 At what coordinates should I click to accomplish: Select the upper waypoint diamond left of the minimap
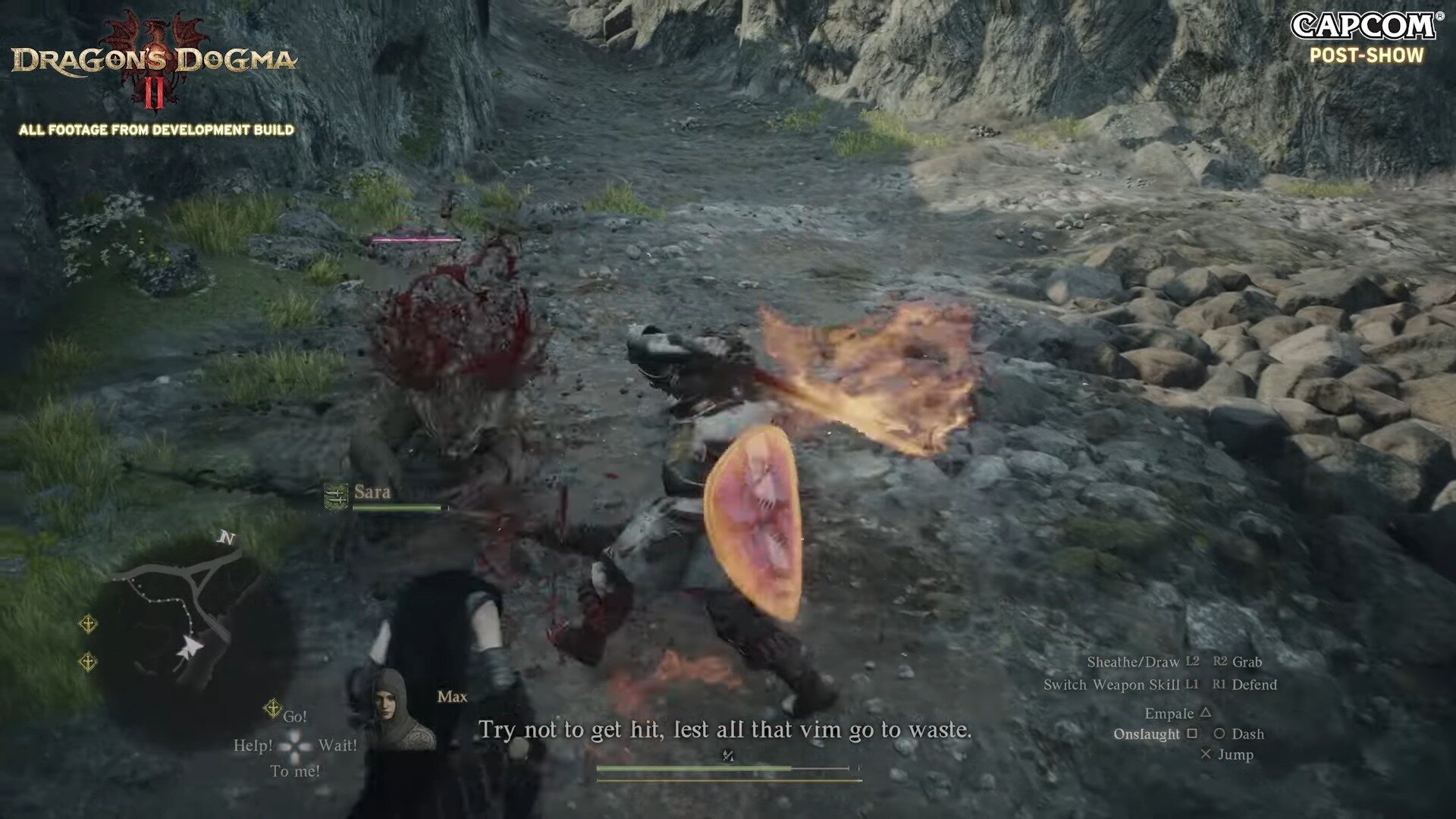[89, 624]
